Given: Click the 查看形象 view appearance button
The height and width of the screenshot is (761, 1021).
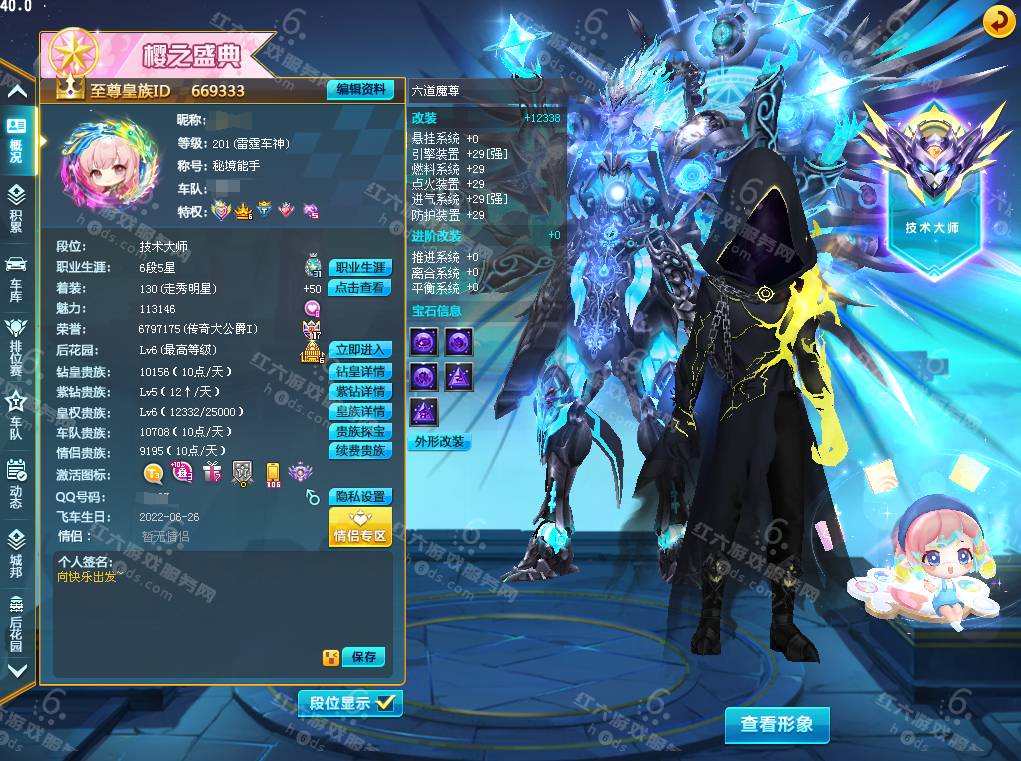Looking at the screenshot, I should tap(777, 725).
